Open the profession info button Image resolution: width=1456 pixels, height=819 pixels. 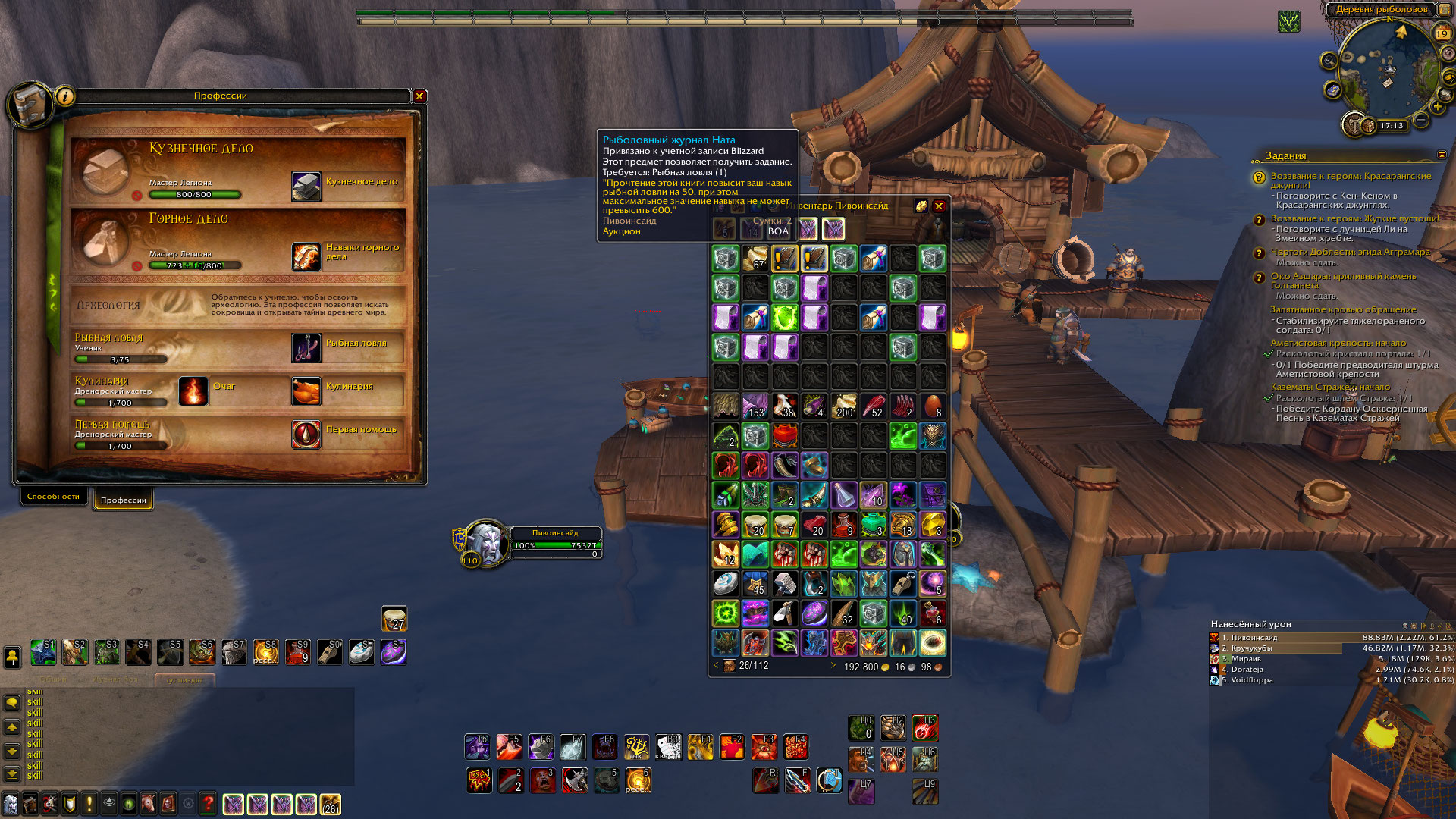pyautogui.click(x=65, y=96)
